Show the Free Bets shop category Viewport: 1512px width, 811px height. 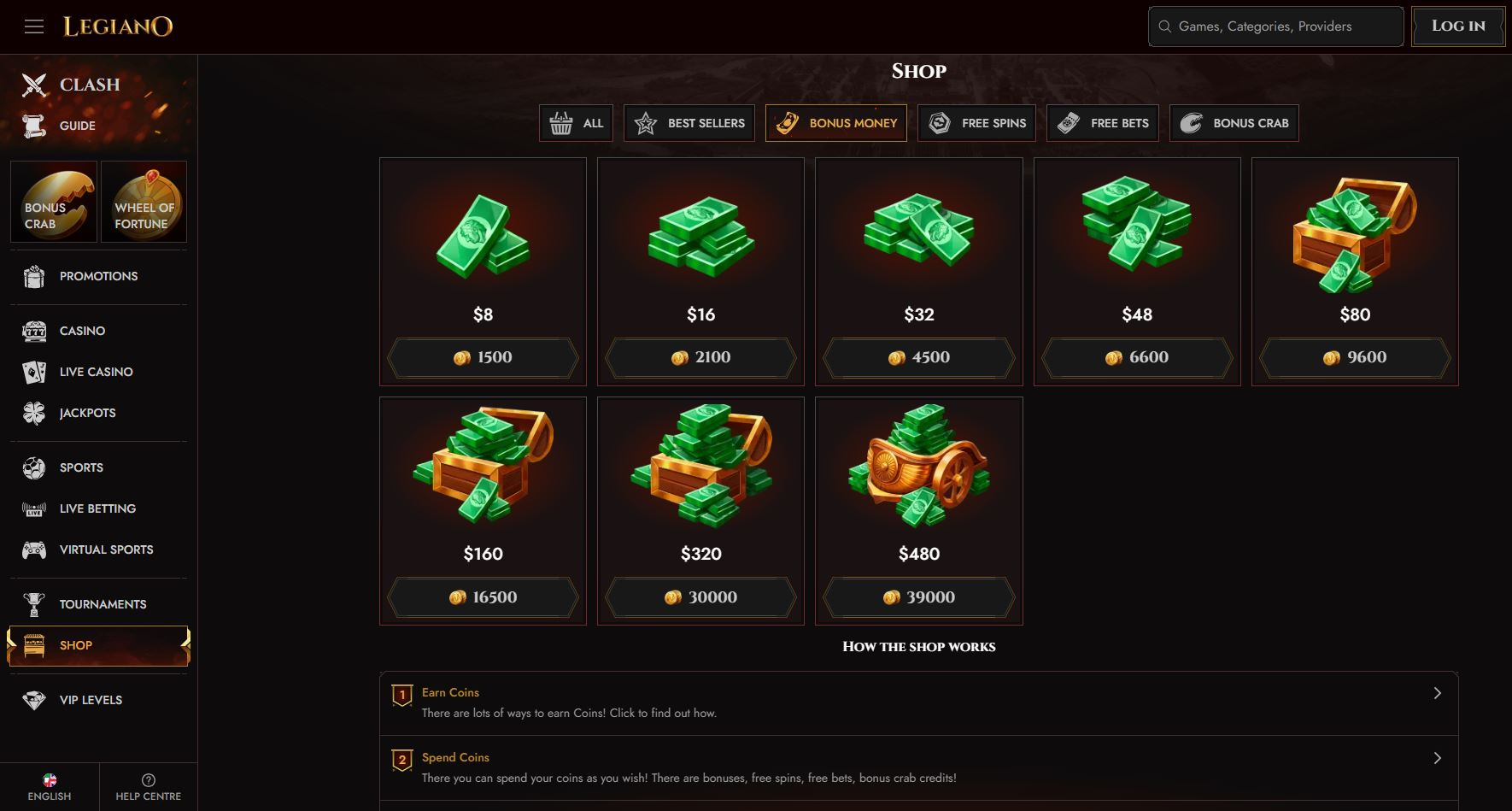point(1102,123)
